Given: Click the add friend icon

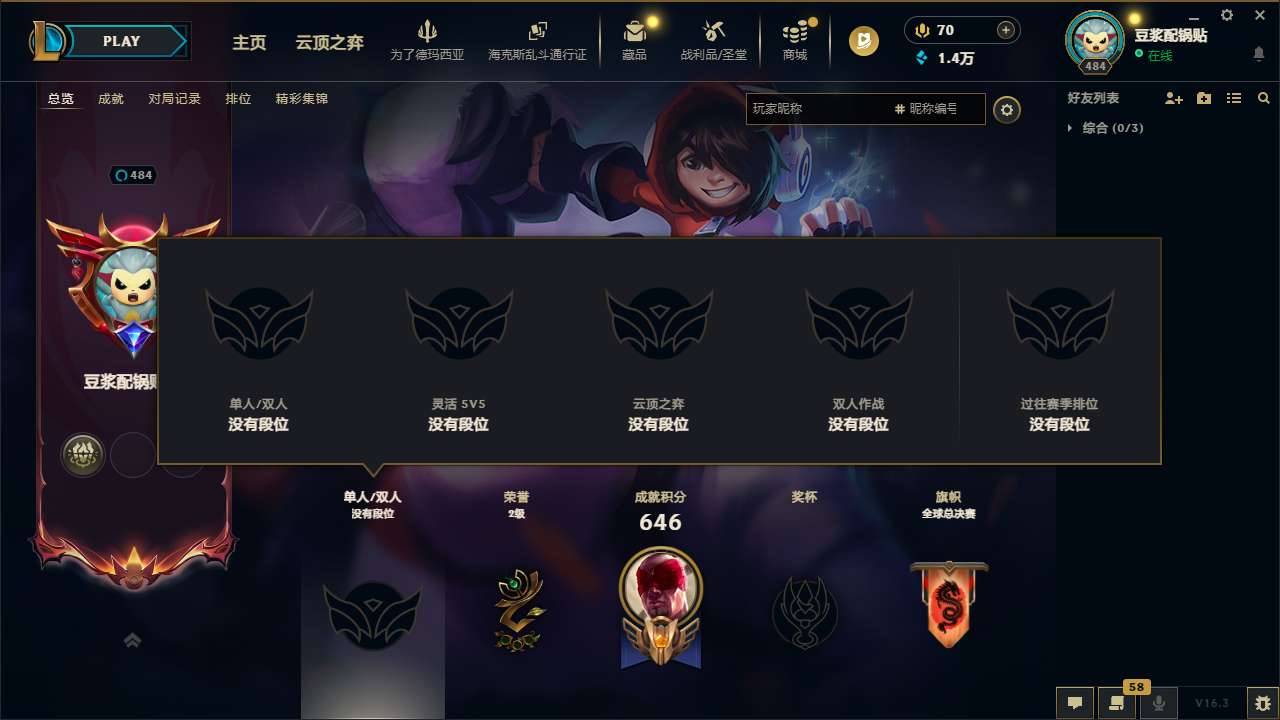Looking at the screenshot, I should (1175, 98).
